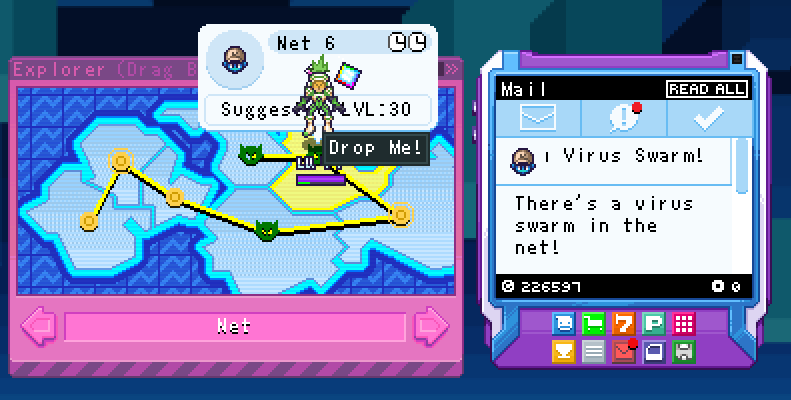Select the green virus marker on lower path

tap(266, 230)
